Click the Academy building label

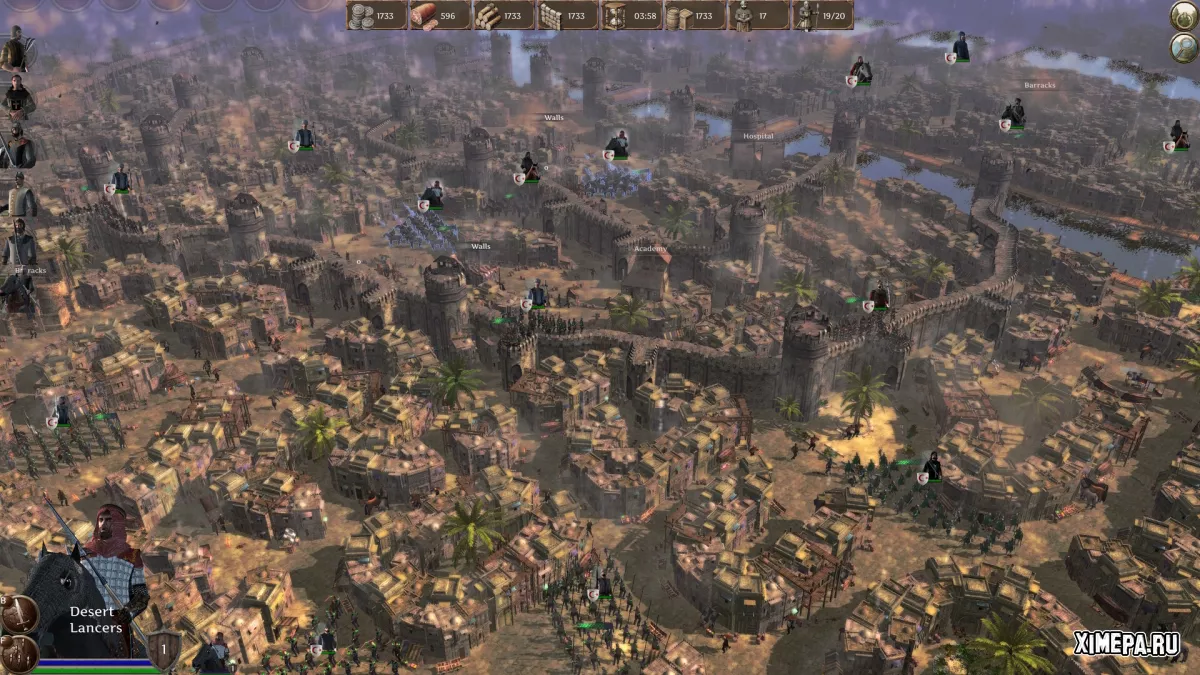[650, 248]
